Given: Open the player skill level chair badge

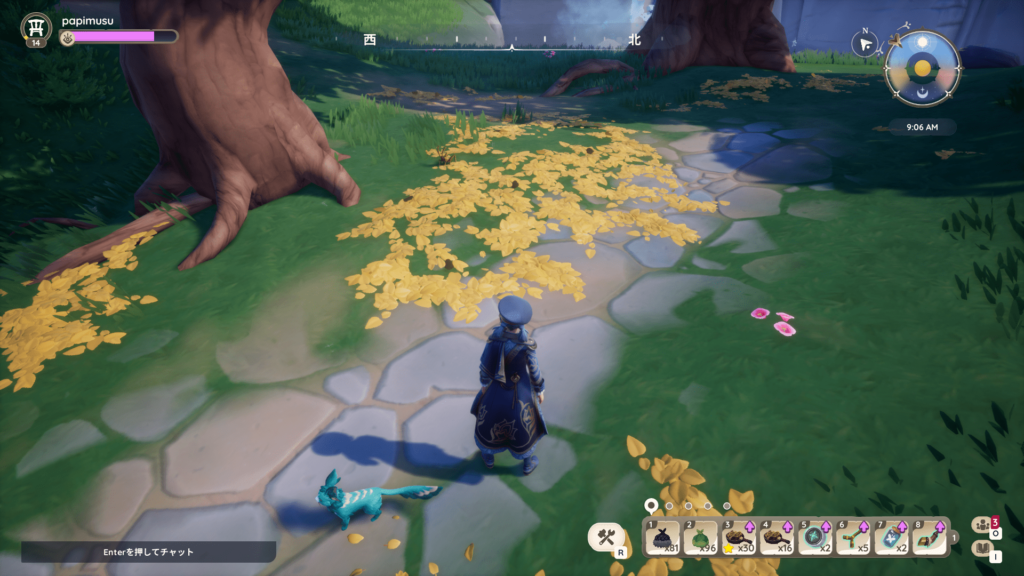Looking at the screenshot, I should 37,27.
